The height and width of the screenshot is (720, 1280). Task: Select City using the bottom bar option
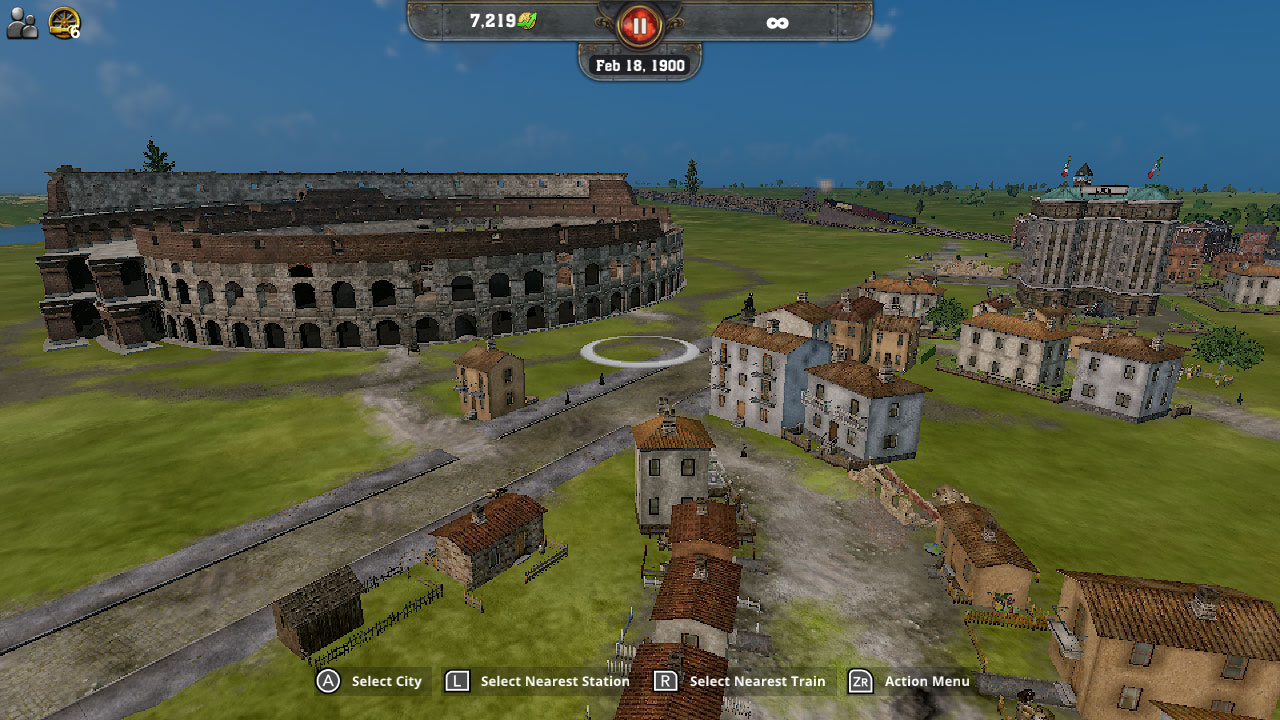385,681
